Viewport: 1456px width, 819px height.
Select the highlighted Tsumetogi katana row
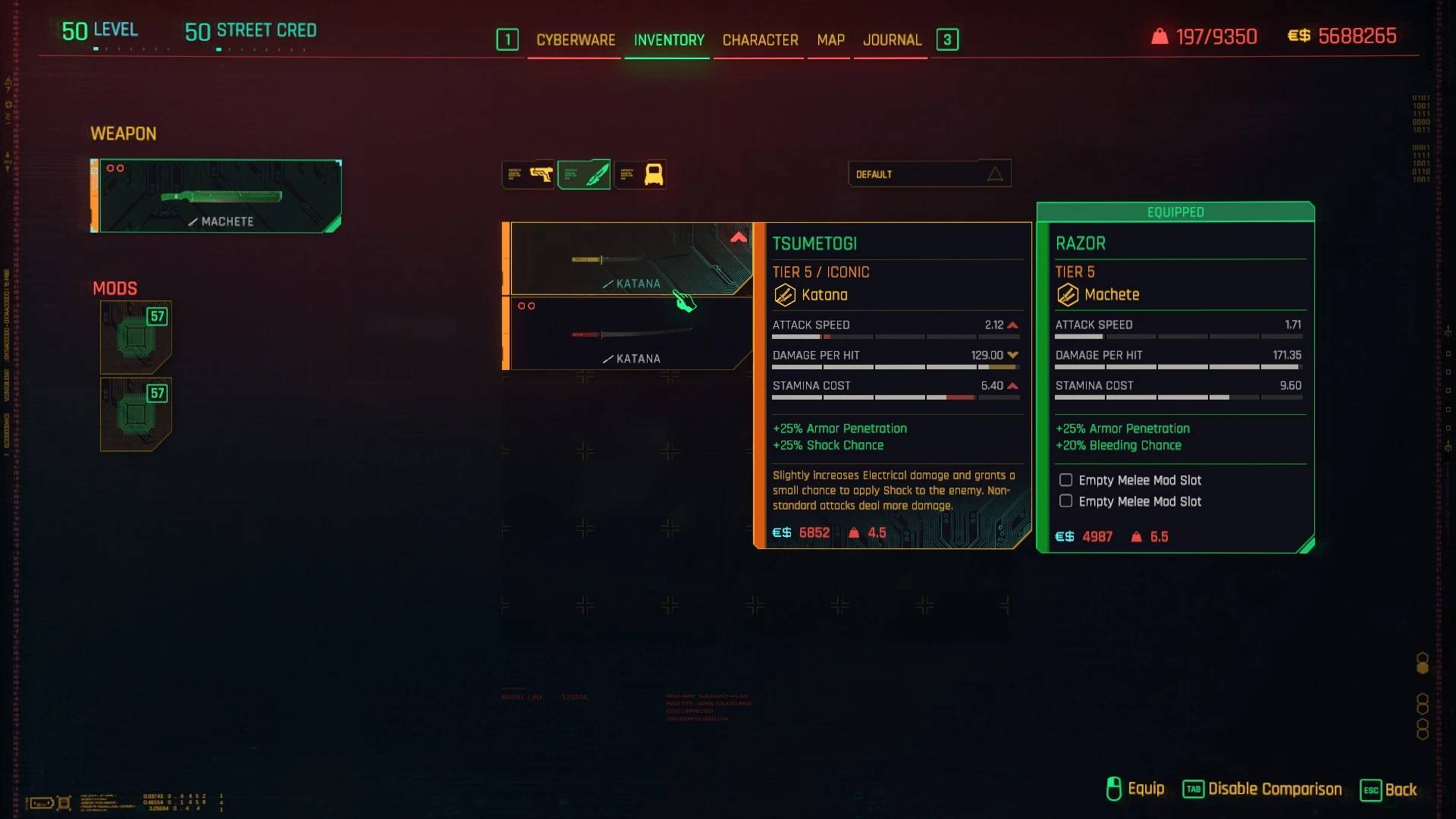coord(631,259)
